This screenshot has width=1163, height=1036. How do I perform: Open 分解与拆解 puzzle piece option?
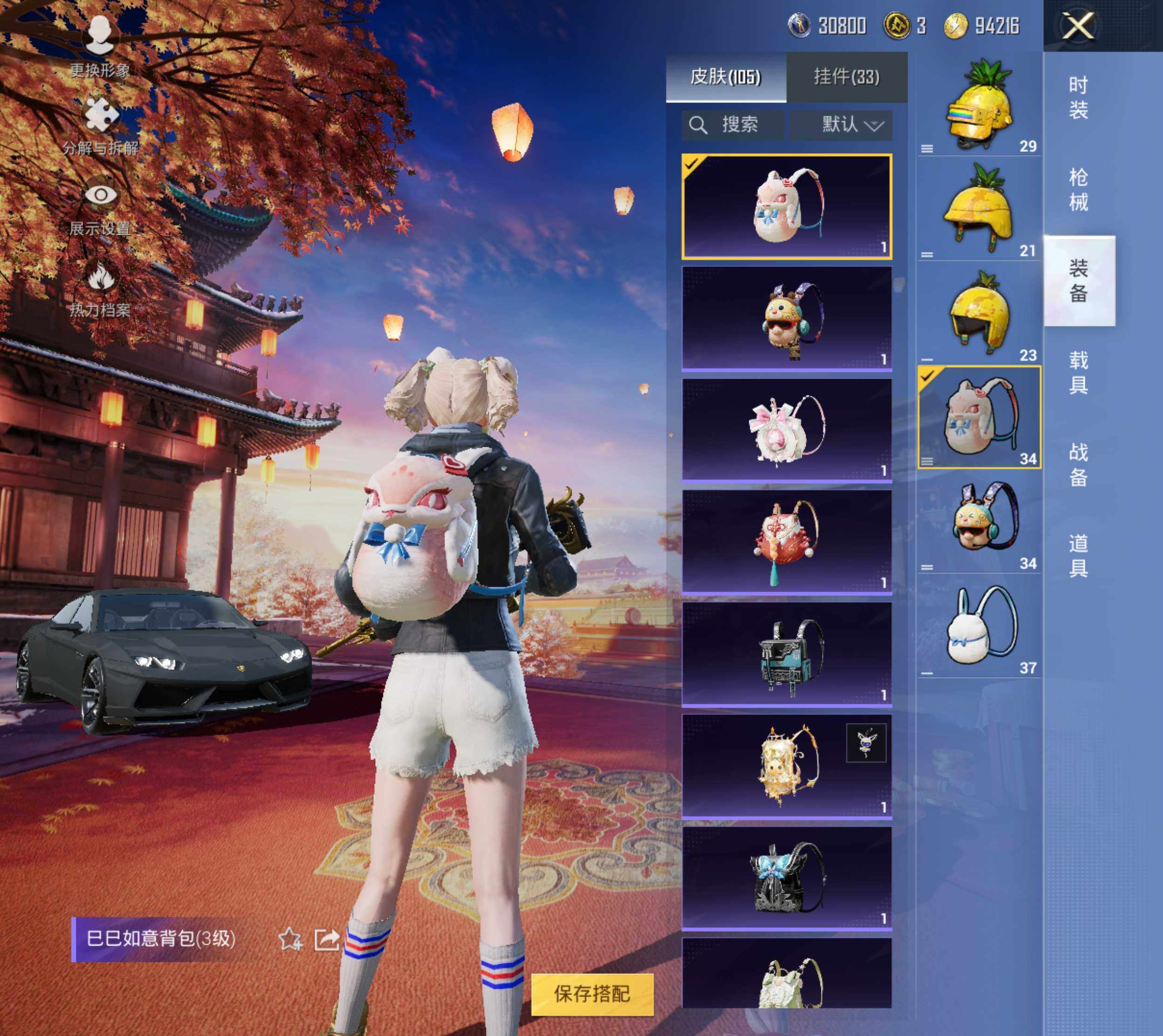click(x=101, y=125)
